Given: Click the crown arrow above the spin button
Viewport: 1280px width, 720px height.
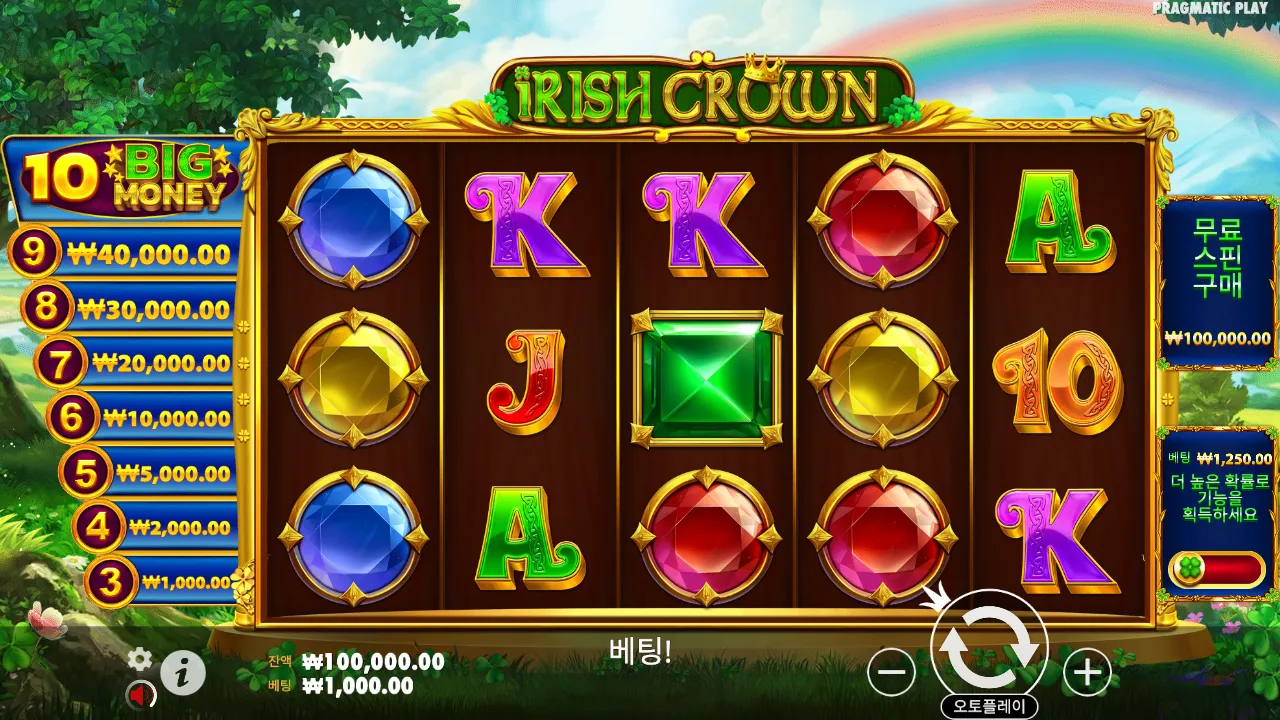Looking at the screenshot, I should [x=935, y=597].
